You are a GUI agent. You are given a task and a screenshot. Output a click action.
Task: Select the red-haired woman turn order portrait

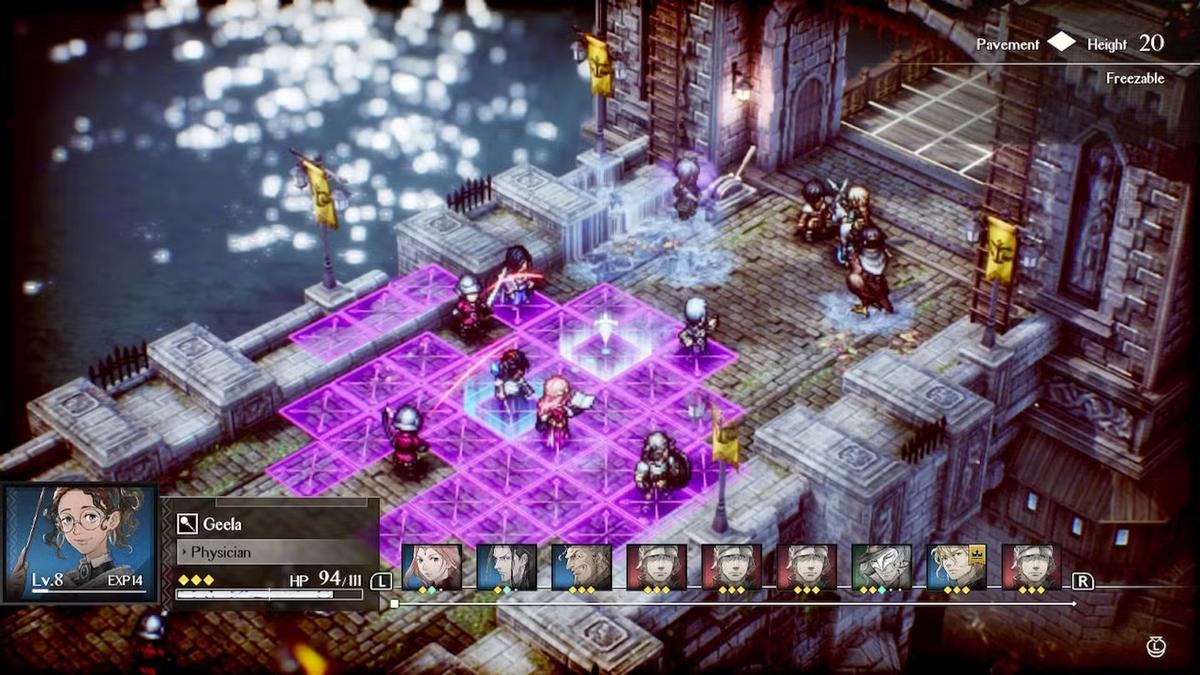tap(432, 567)
